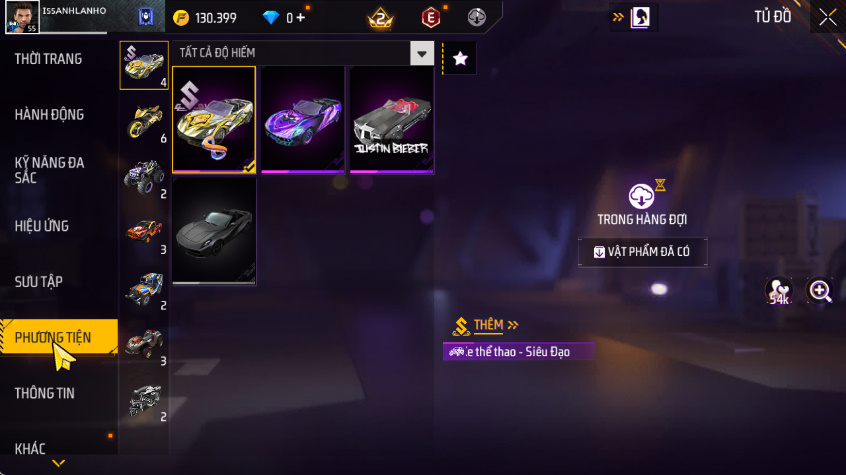Switch to the Thông Tin tab

[45, 393]
